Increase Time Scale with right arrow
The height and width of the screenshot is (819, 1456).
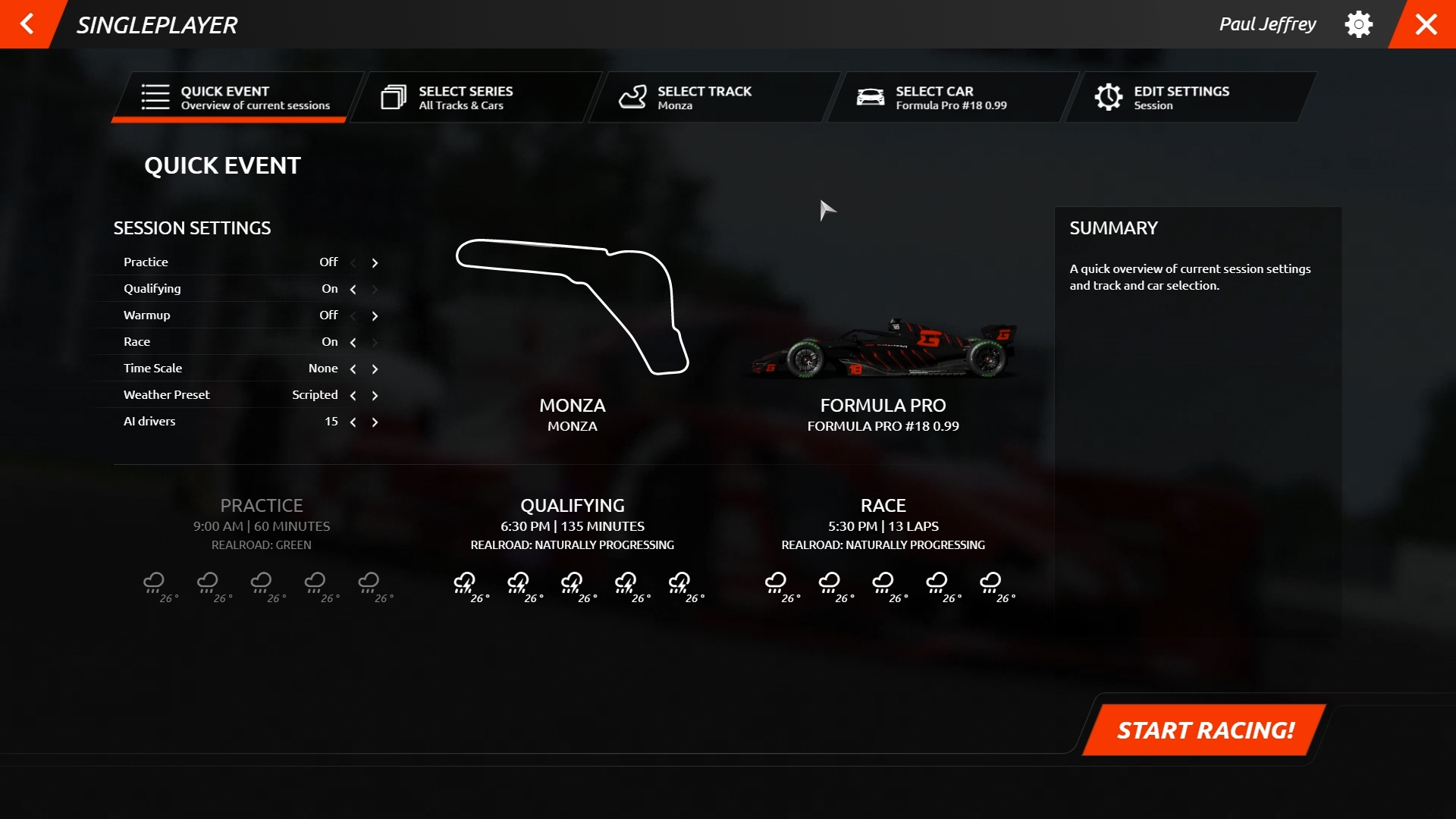[x=375, y=369]
